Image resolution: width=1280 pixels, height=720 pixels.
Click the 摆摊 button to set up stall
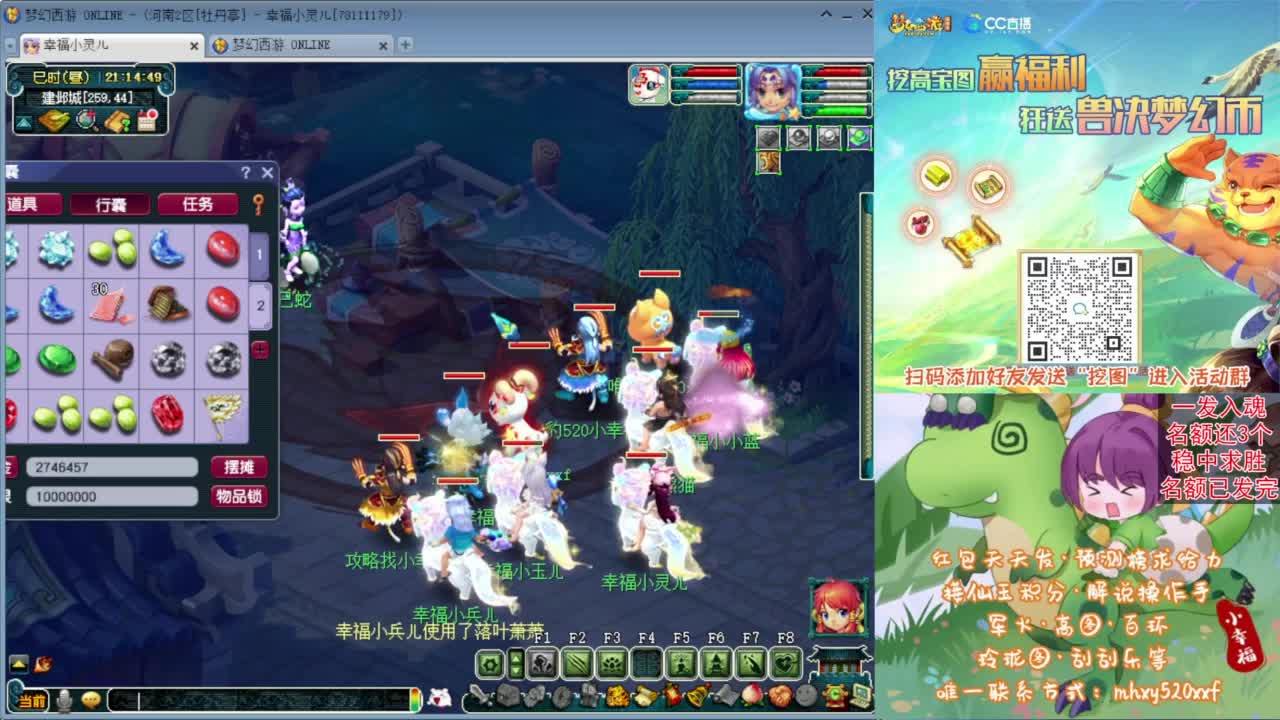[x=239, y=466]
